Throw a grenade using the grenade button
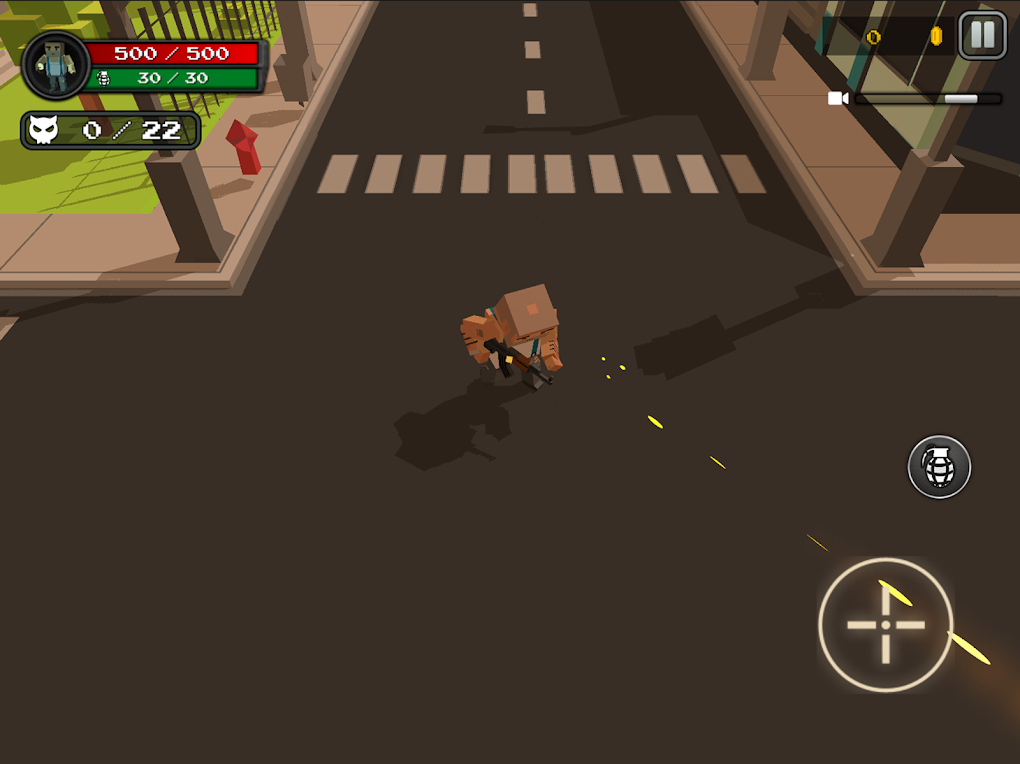Image resolution: width=1020 pixels, height=764 pixels. (939, 466)
